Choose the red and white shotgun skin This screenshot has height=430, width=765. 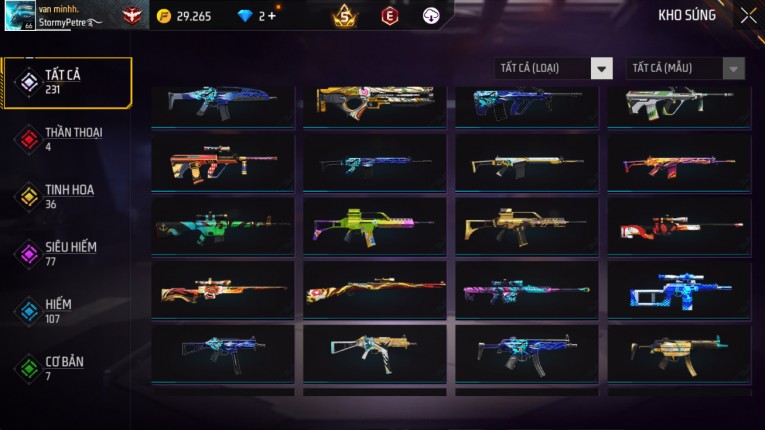(x=678, y=225)
